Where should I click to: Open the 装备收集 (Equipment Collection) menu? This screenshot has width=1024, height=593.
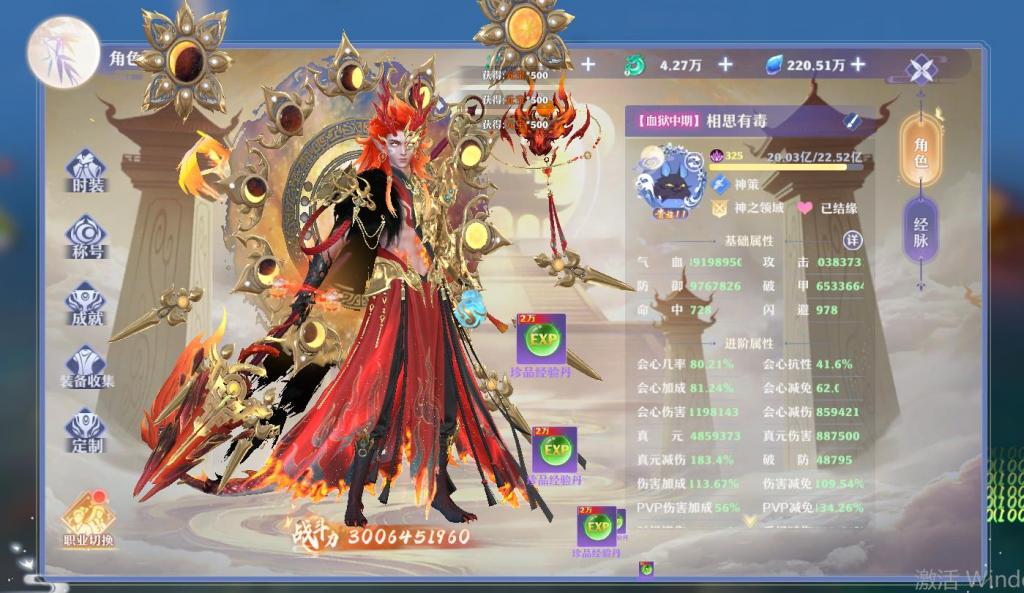86,365
